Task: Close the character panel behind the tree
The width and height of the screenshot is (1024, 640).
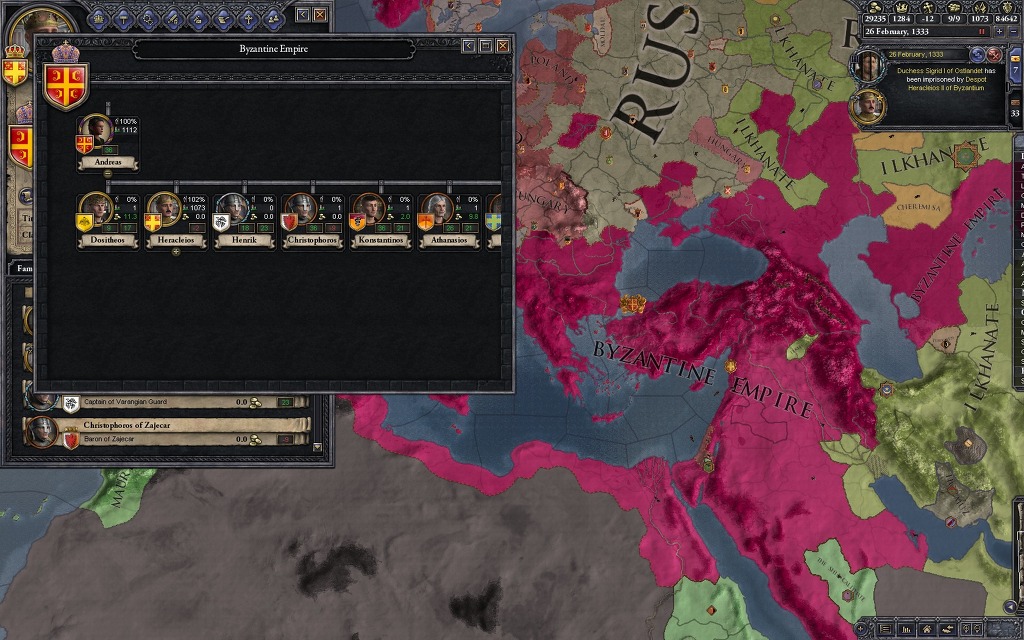Action: [320, 15]
